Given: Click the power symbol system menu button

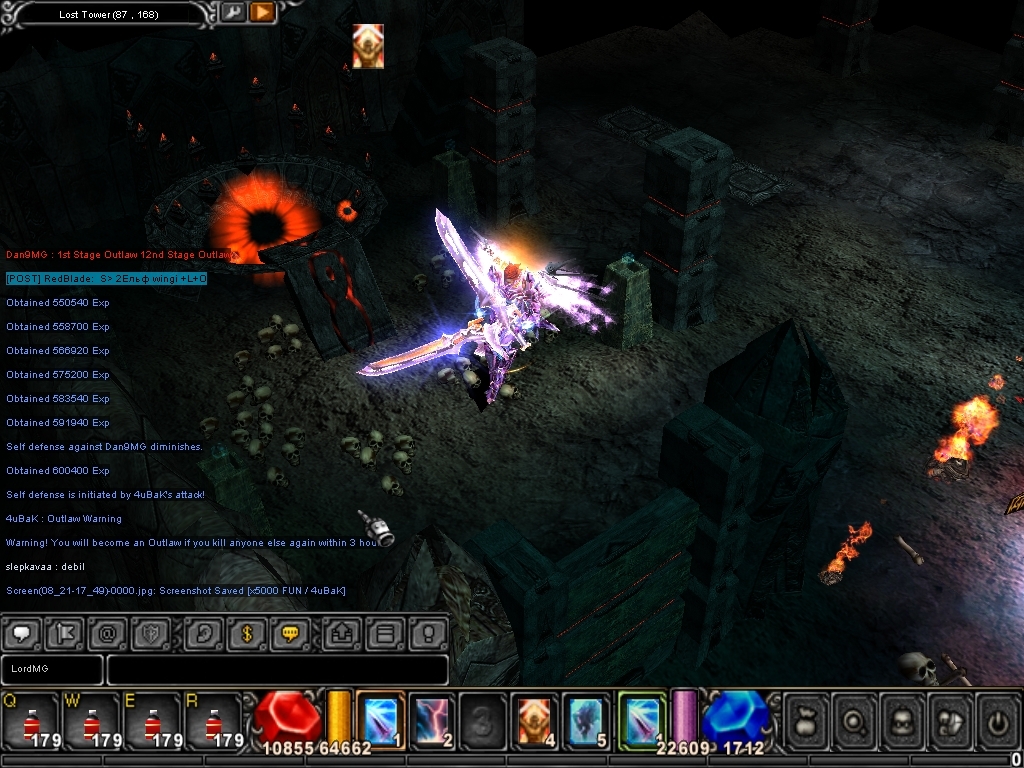Looking at the screenshot, I should (x=996, y=720).
